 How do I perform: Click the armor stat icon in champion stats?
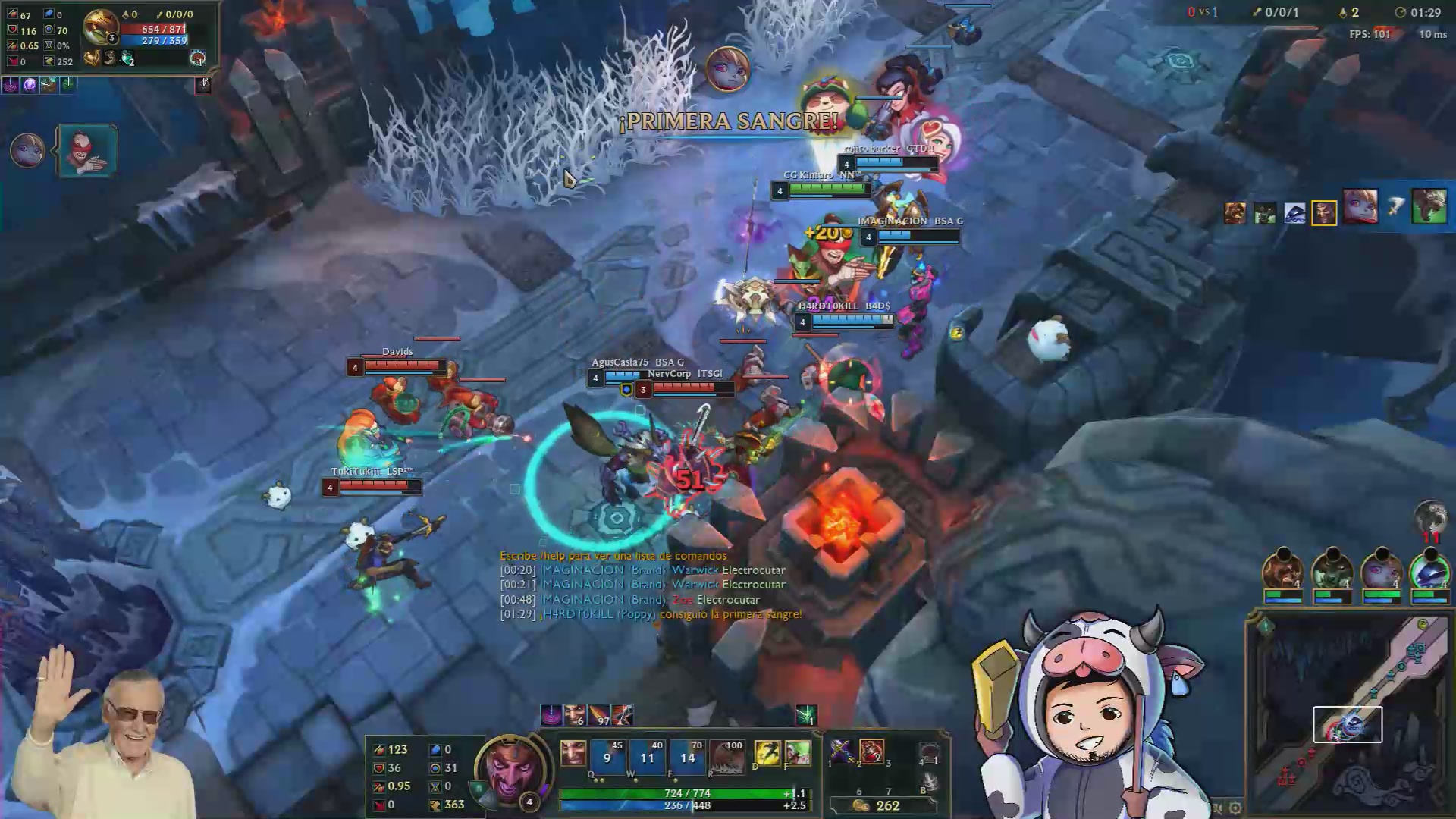coord(379,768)
